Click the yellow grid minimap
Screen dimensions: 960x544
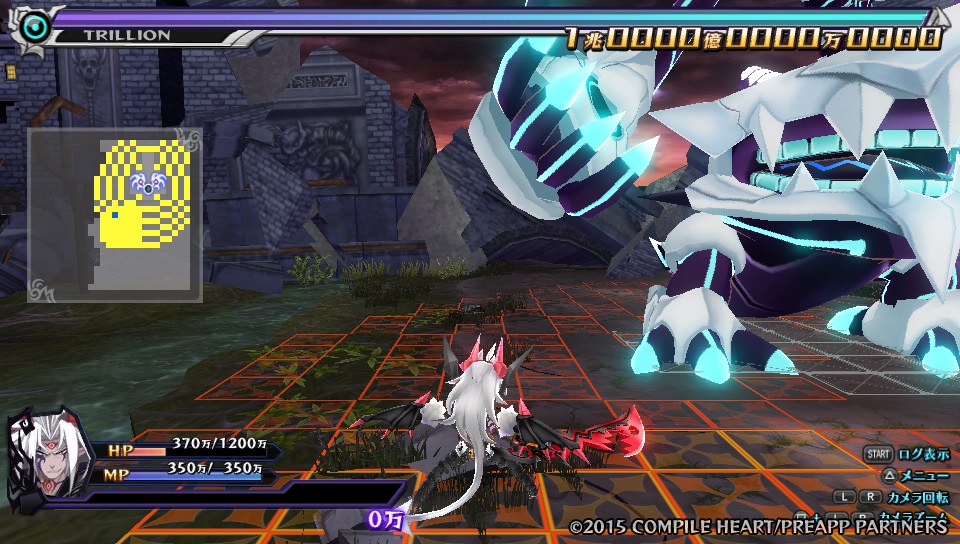115,215
